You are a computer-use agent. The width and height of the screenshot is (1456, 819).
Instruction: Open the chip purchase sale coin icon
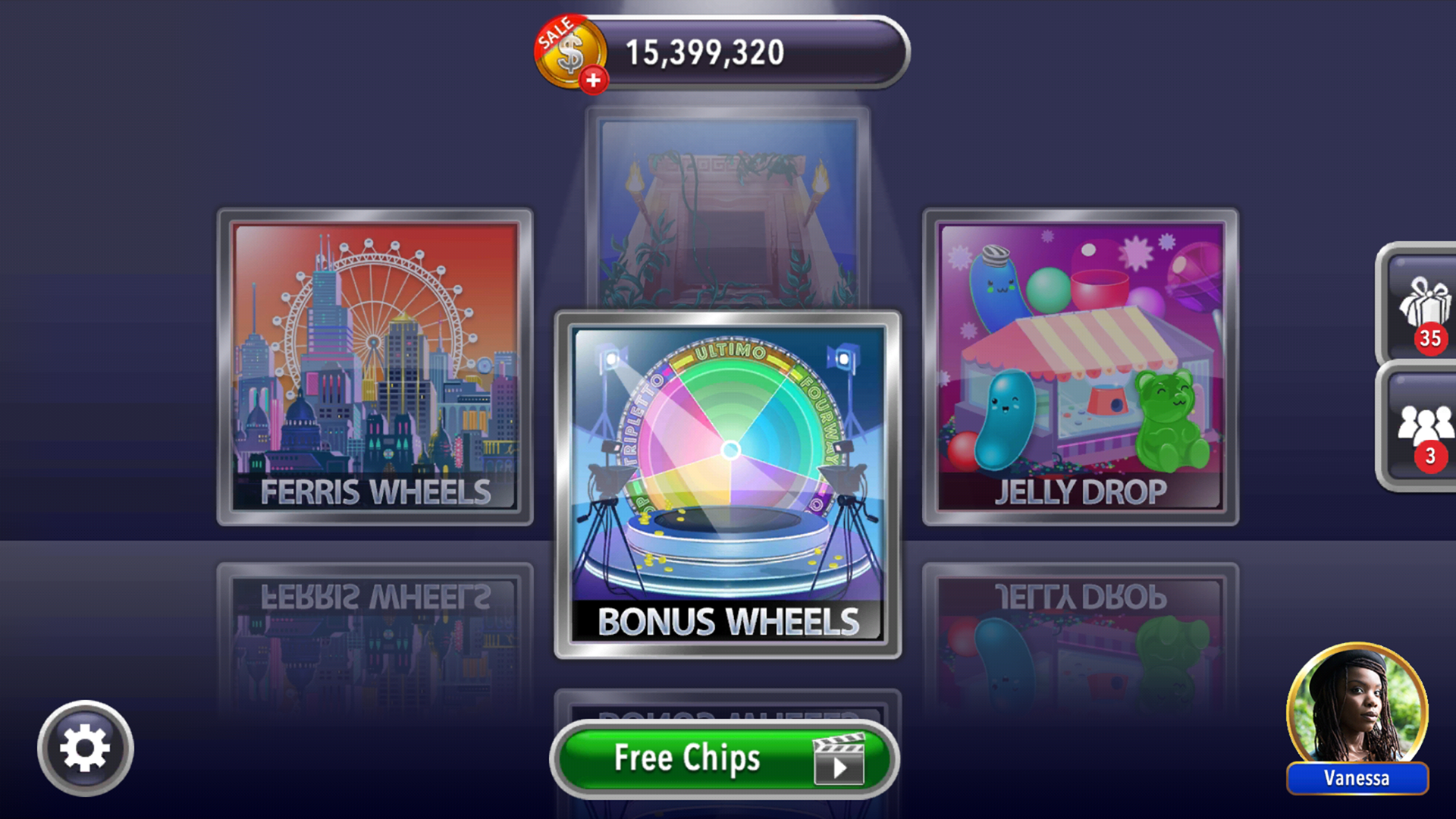click(x=570, y=52)
